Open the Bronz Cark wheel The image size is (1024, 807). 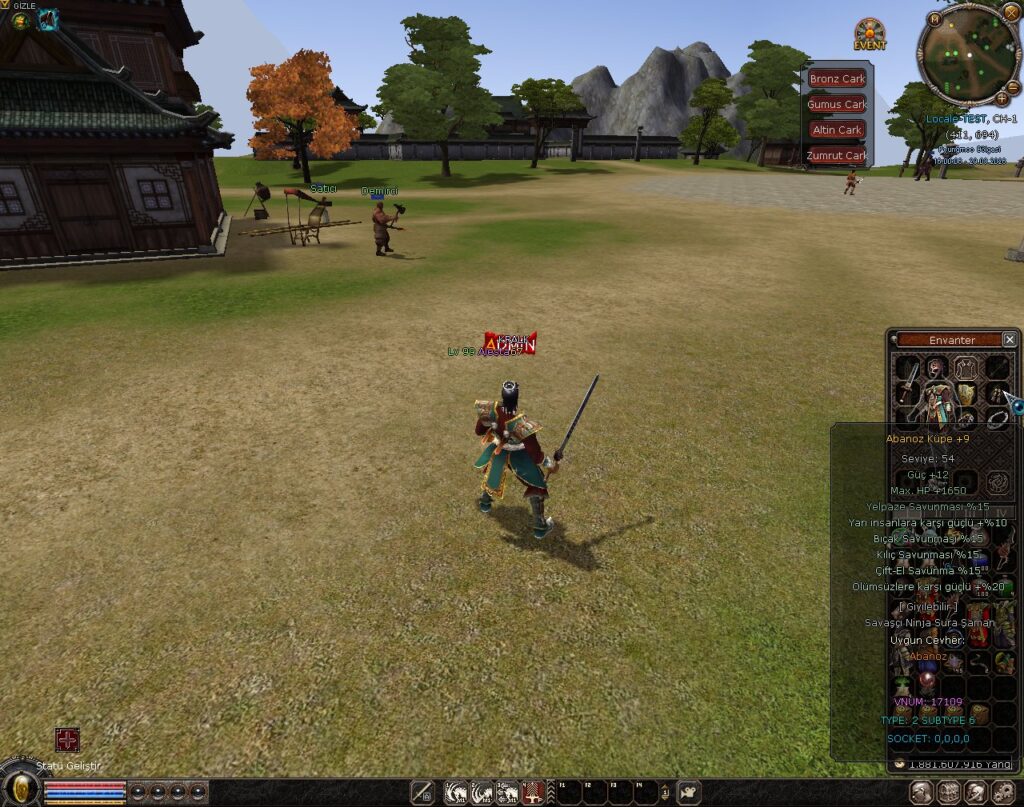click(x=837, y=79)
